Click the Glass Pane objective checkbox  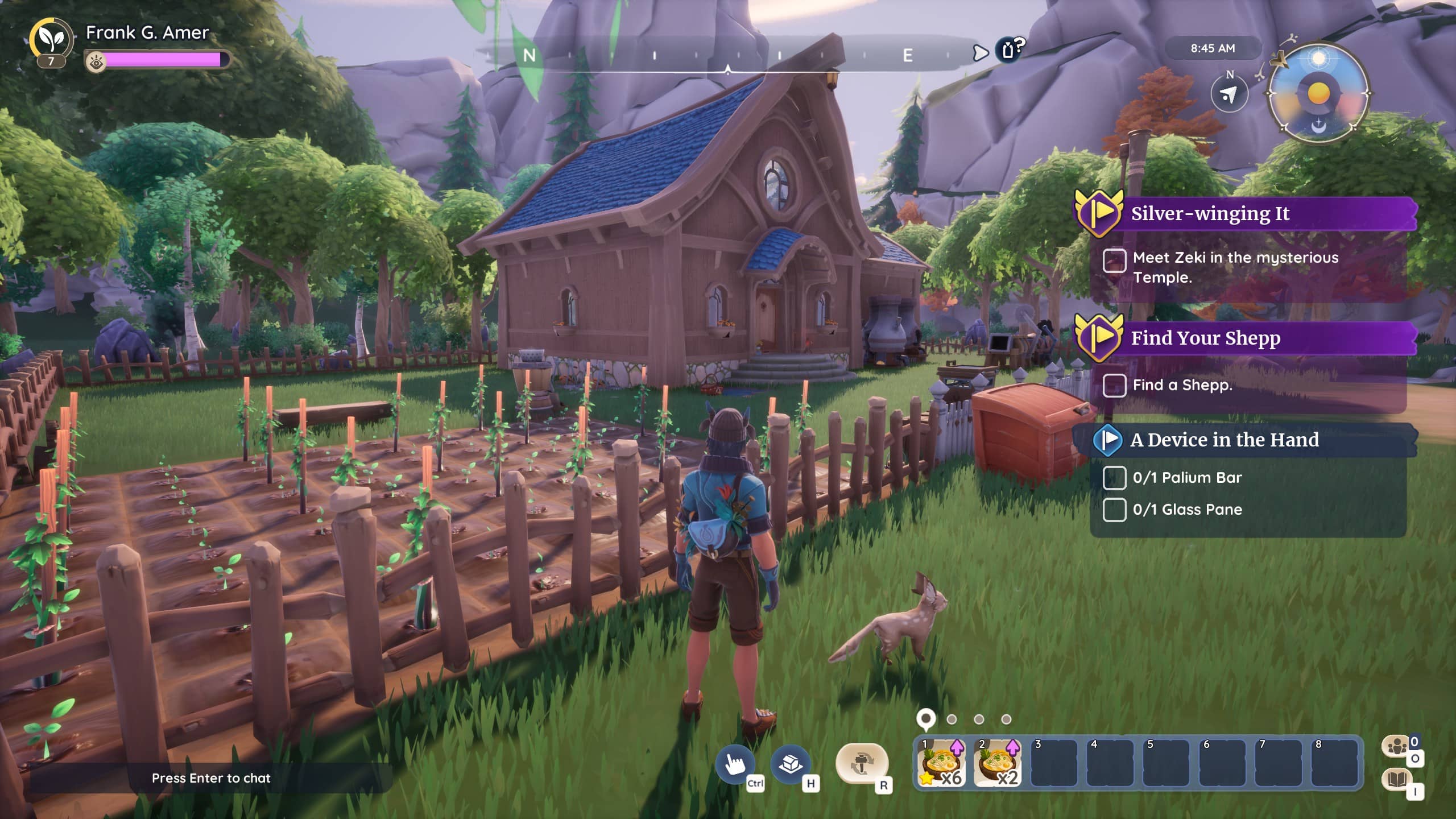tap(1114, 510)
